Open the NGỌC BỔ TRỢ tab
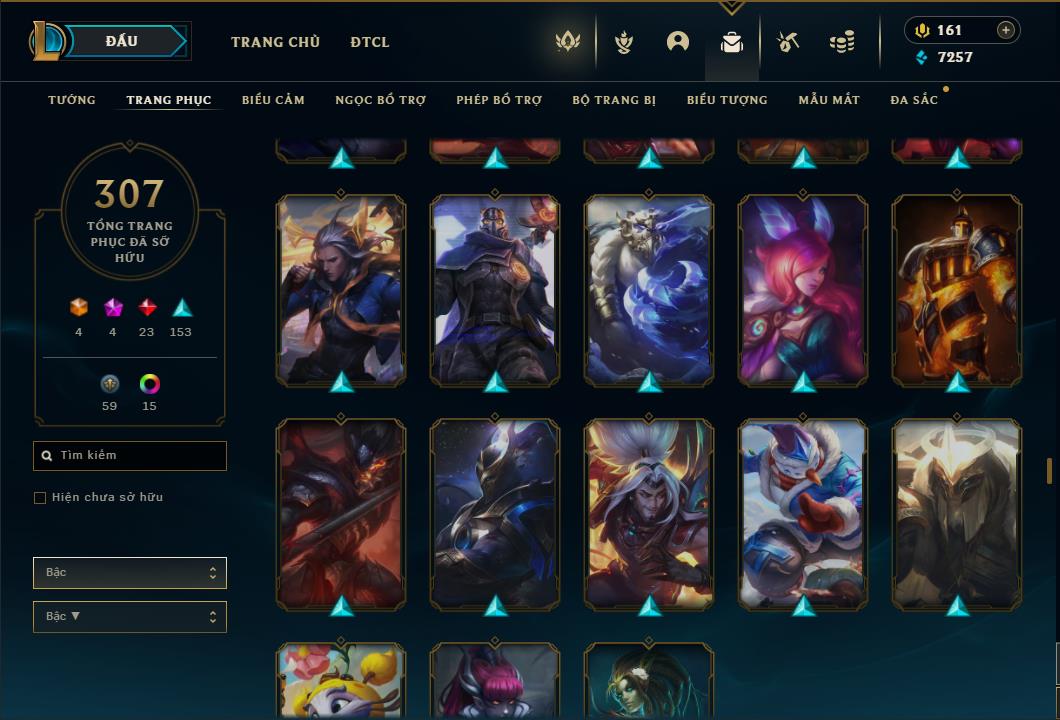The image size is (1060, 720). 380,100
